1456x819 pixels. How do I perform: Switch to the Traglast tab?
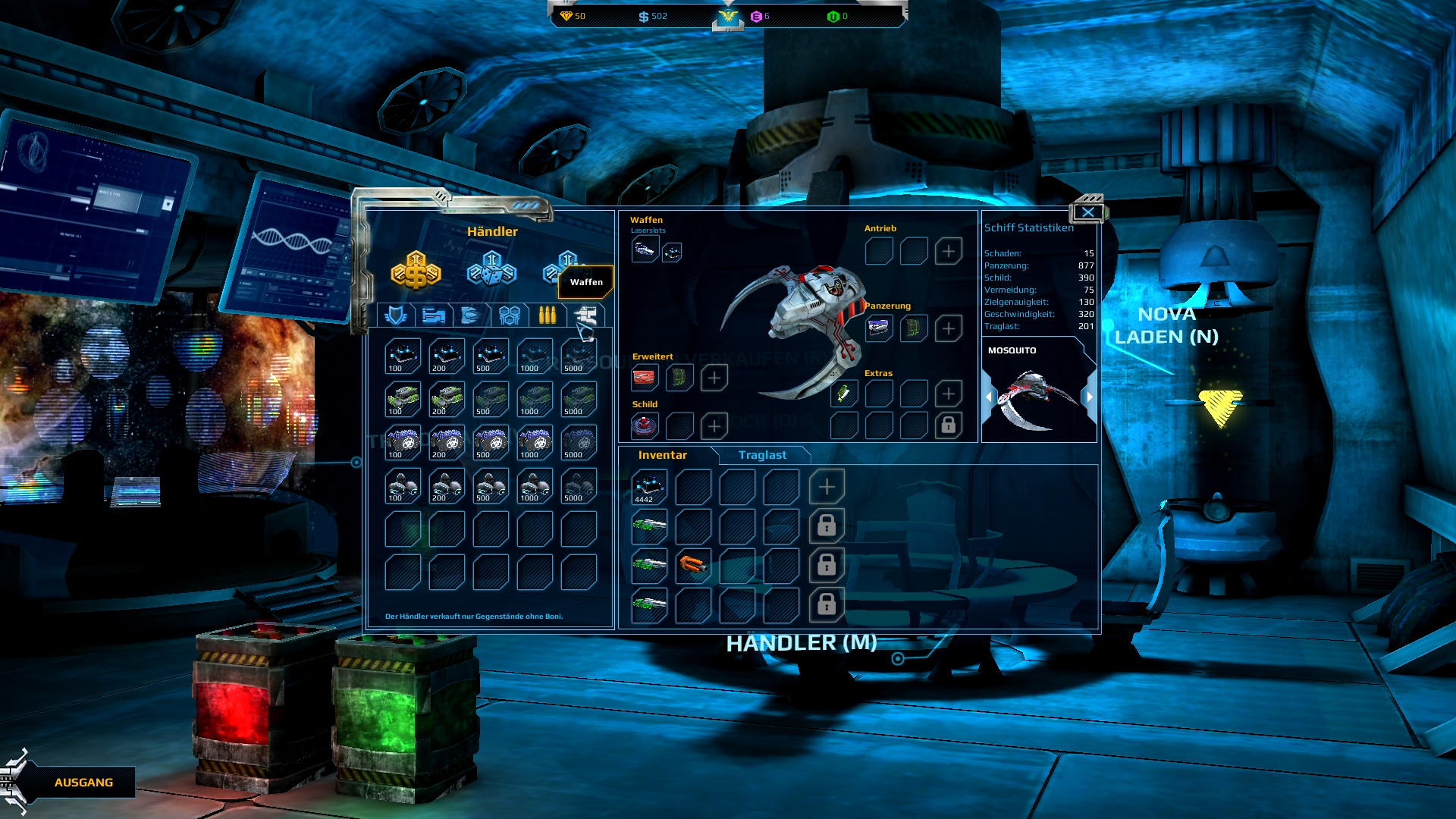pyautogui.click(x=762, y=455)
